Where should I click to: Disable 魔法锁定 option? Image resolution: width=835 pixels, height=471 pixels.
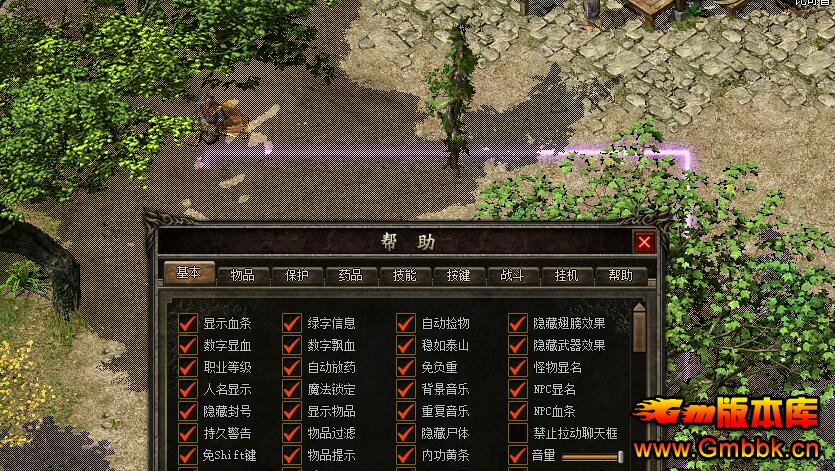[x=292, y=390]
